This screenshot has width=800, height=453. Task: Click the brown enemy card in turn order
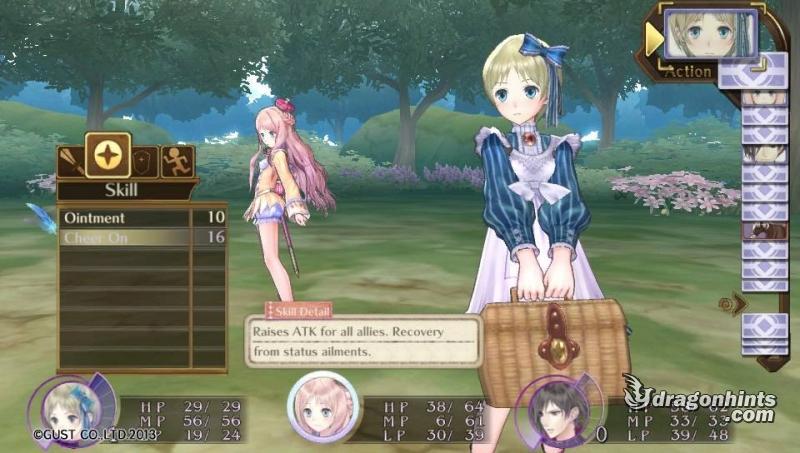click(764, 230)
